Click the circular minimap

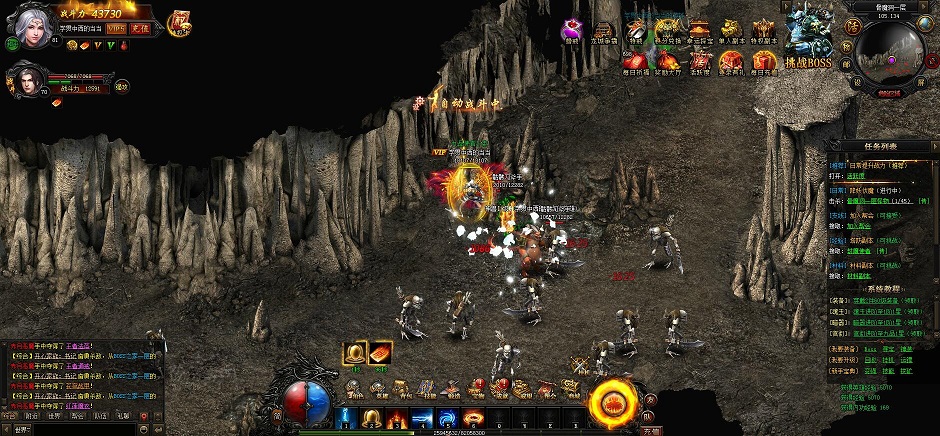coord(887,57)
